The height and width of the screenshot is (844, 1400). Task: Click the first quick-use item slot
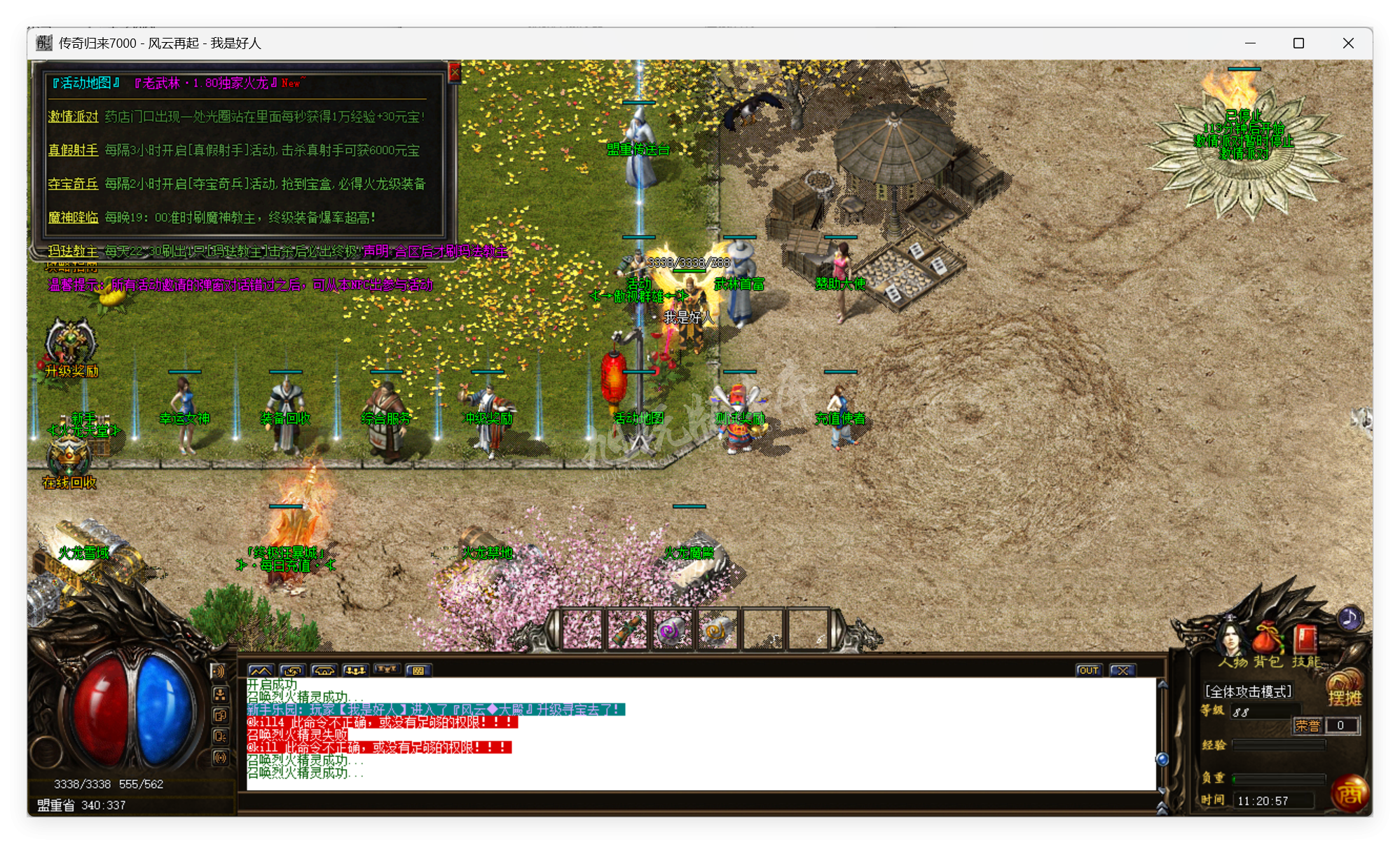pos(582,629)
